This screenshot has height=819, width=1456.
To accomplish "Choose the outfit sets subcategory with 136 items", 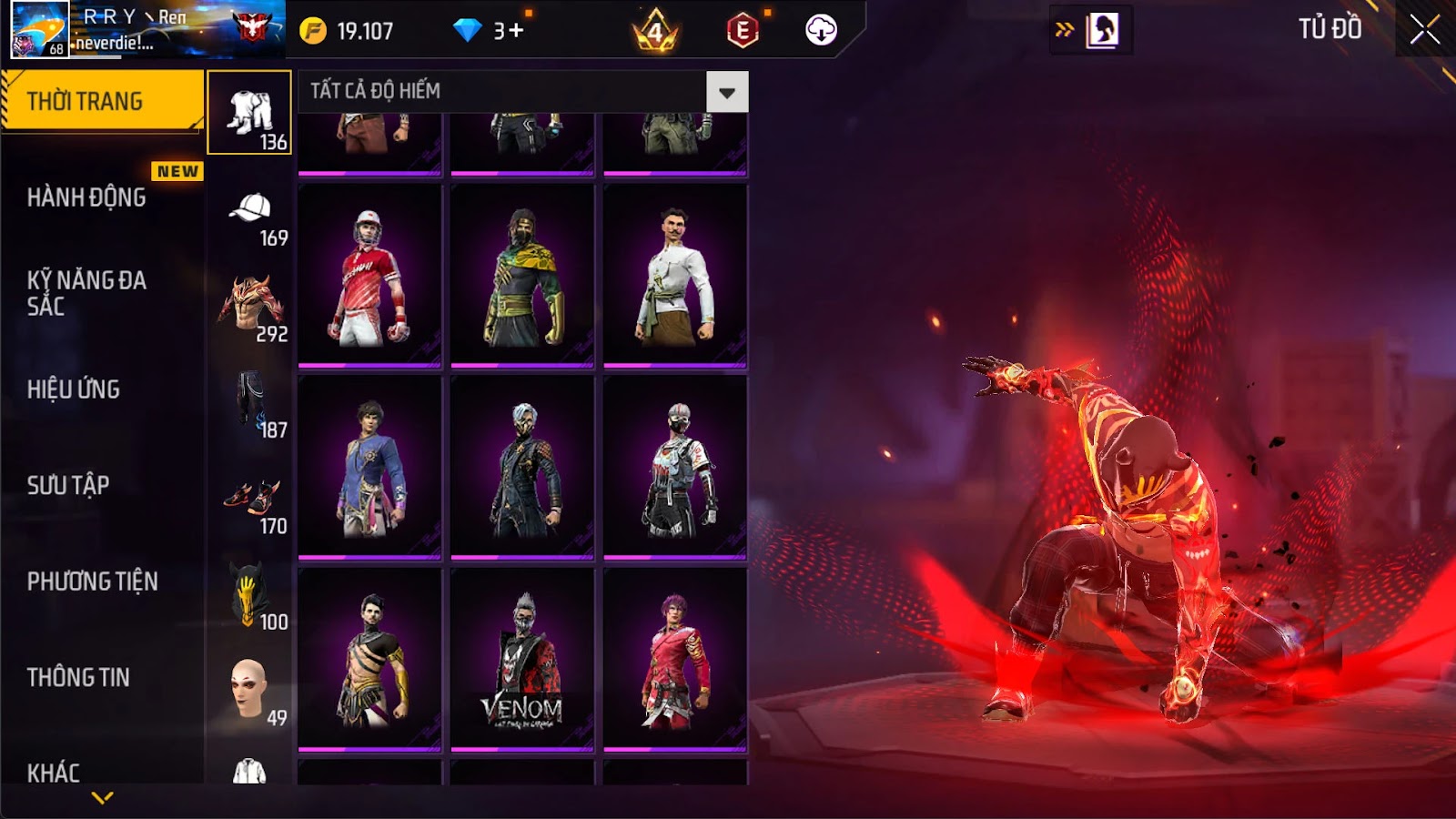I will [249, 113].
